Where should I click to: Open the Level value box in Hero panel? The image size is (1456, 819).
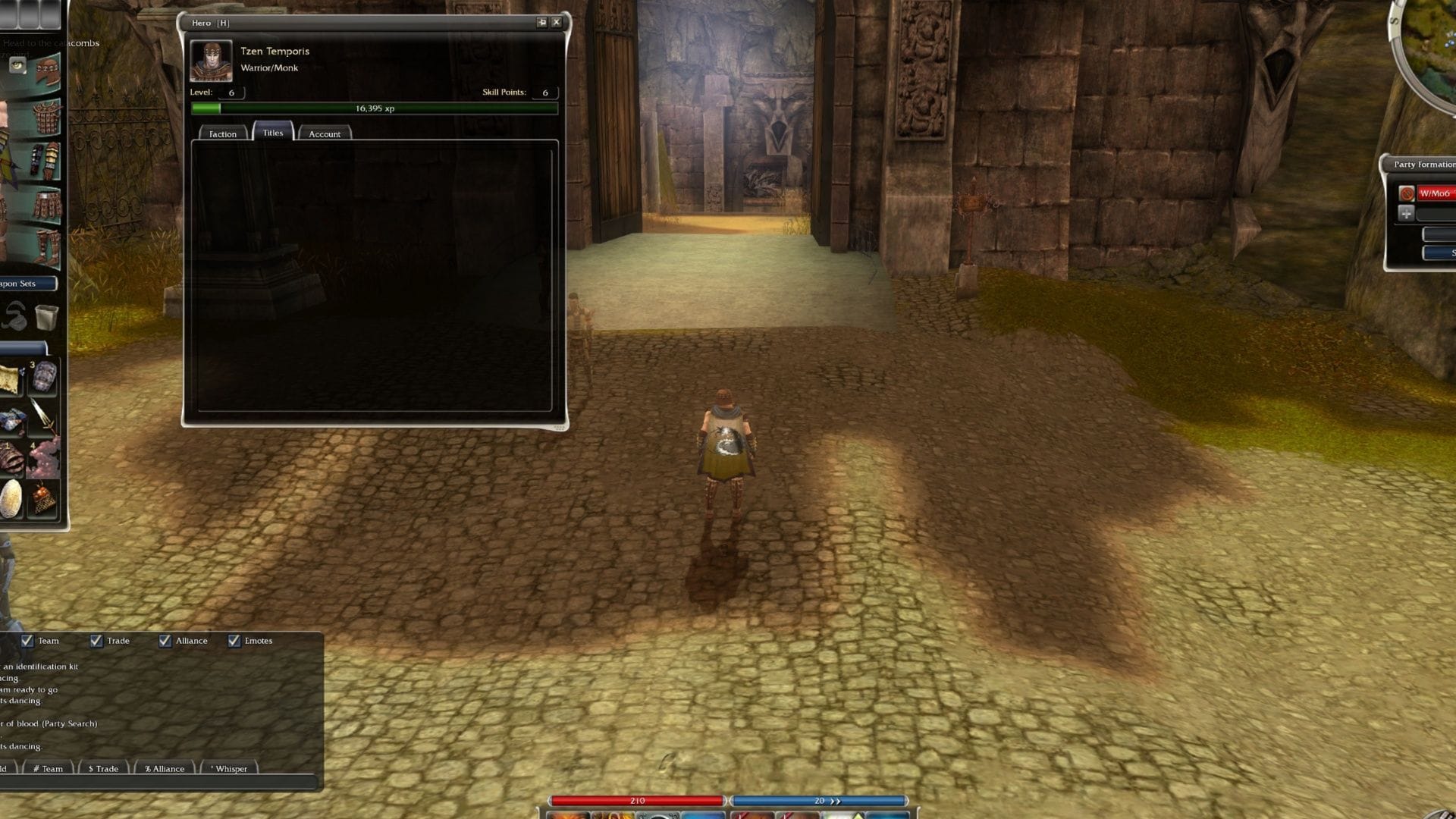click(231, 92)
